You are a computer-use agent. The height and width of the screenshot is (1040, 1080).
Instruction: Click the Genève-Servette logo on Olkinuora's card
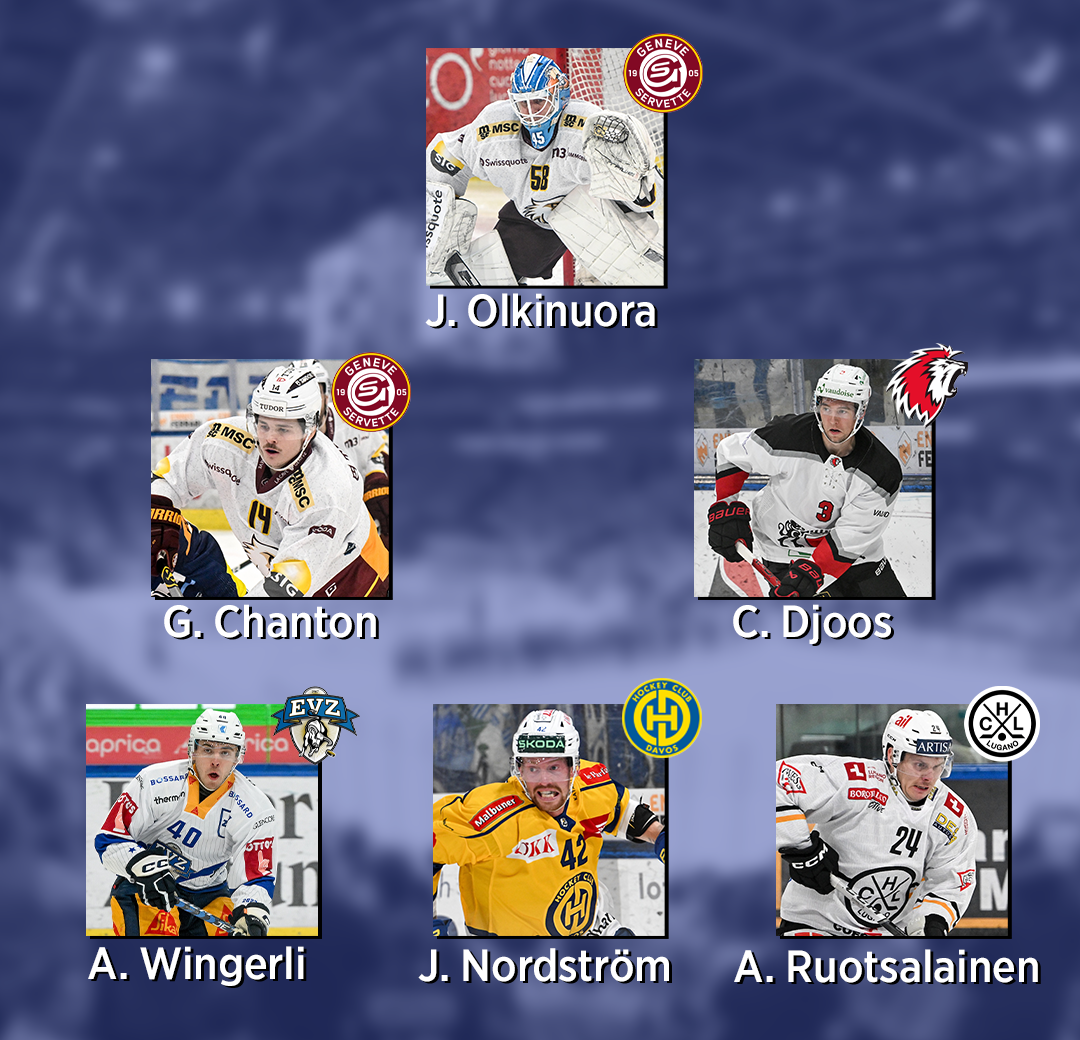(663, 73)
